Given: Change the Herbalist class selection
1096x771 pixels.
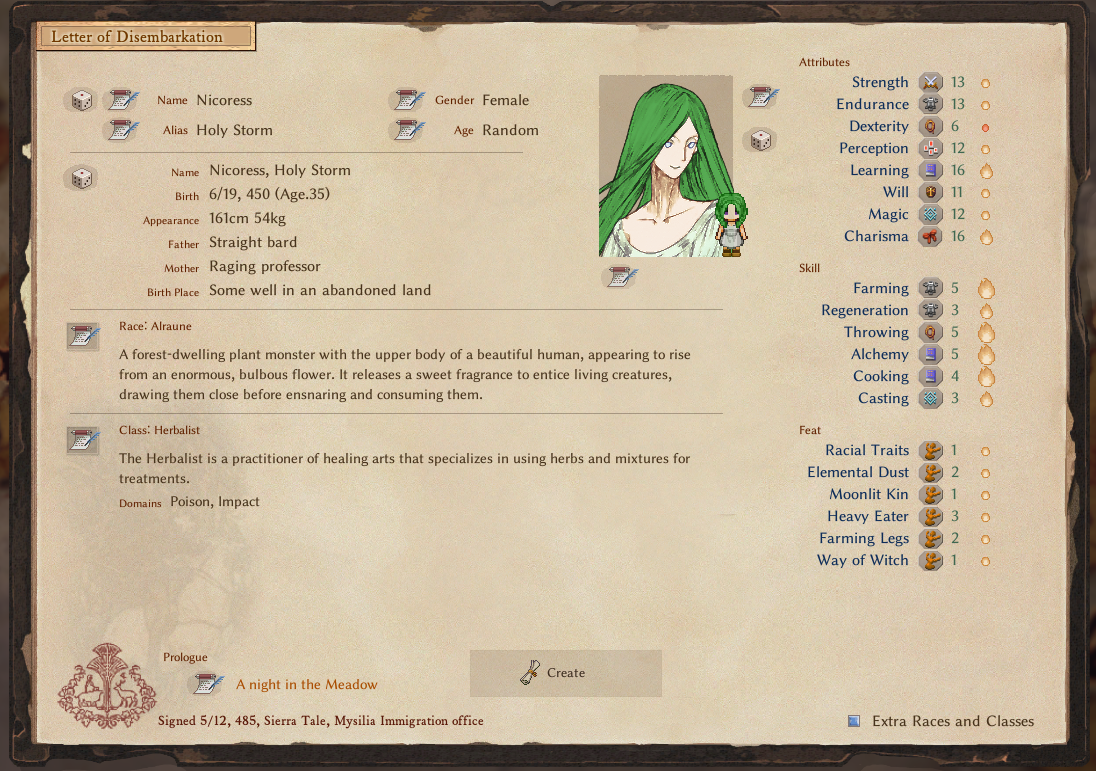Looking at the screenshot, I should [x=83, y=440].
